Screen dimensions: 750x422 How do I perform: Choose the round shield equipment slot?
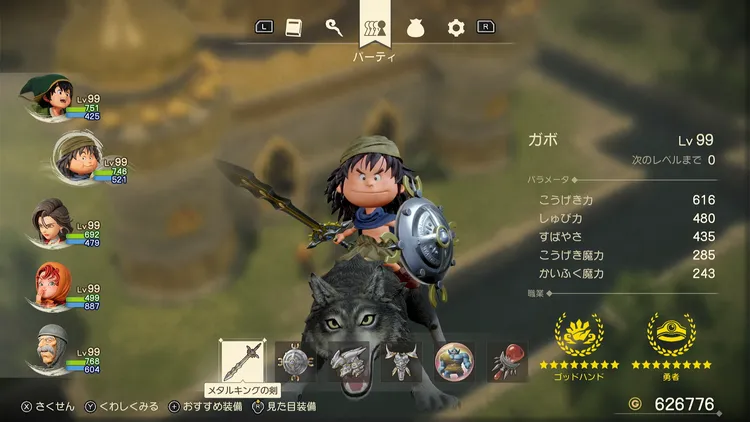296,362
